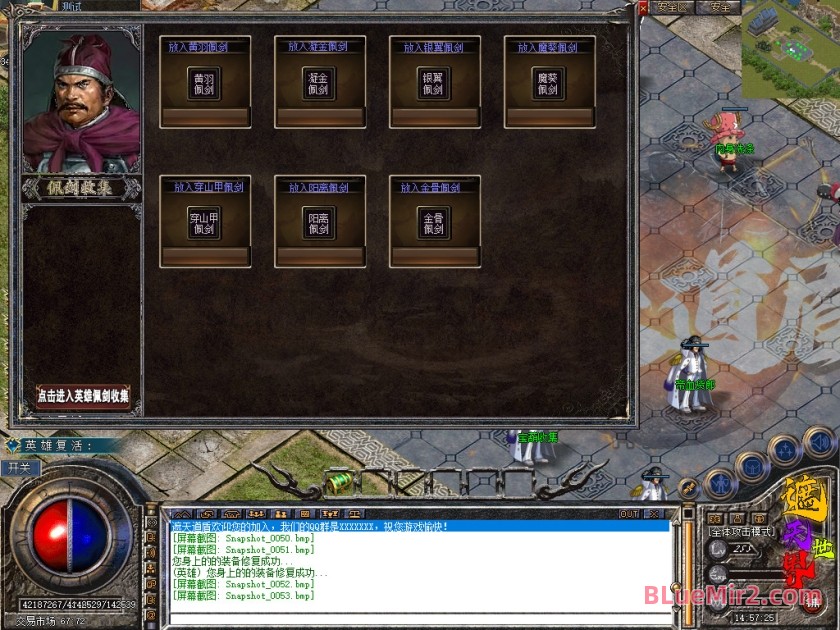
Task: Choose the 穿山甲佩剑 sword slot
Action: (204, 223)
